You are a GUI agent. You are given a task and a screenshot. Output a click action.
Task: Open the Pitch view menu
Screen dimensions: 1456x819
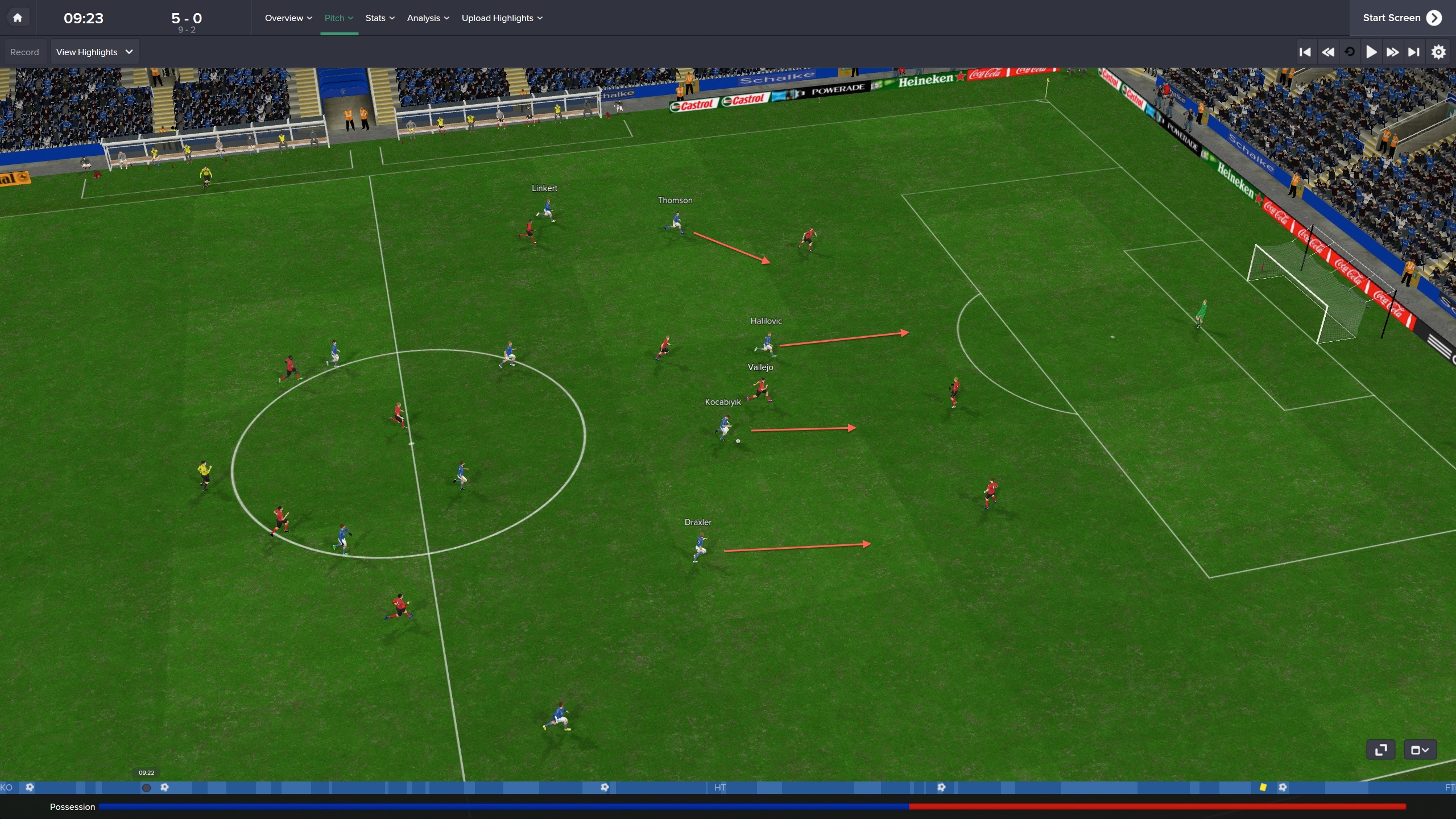coord(338,18)
